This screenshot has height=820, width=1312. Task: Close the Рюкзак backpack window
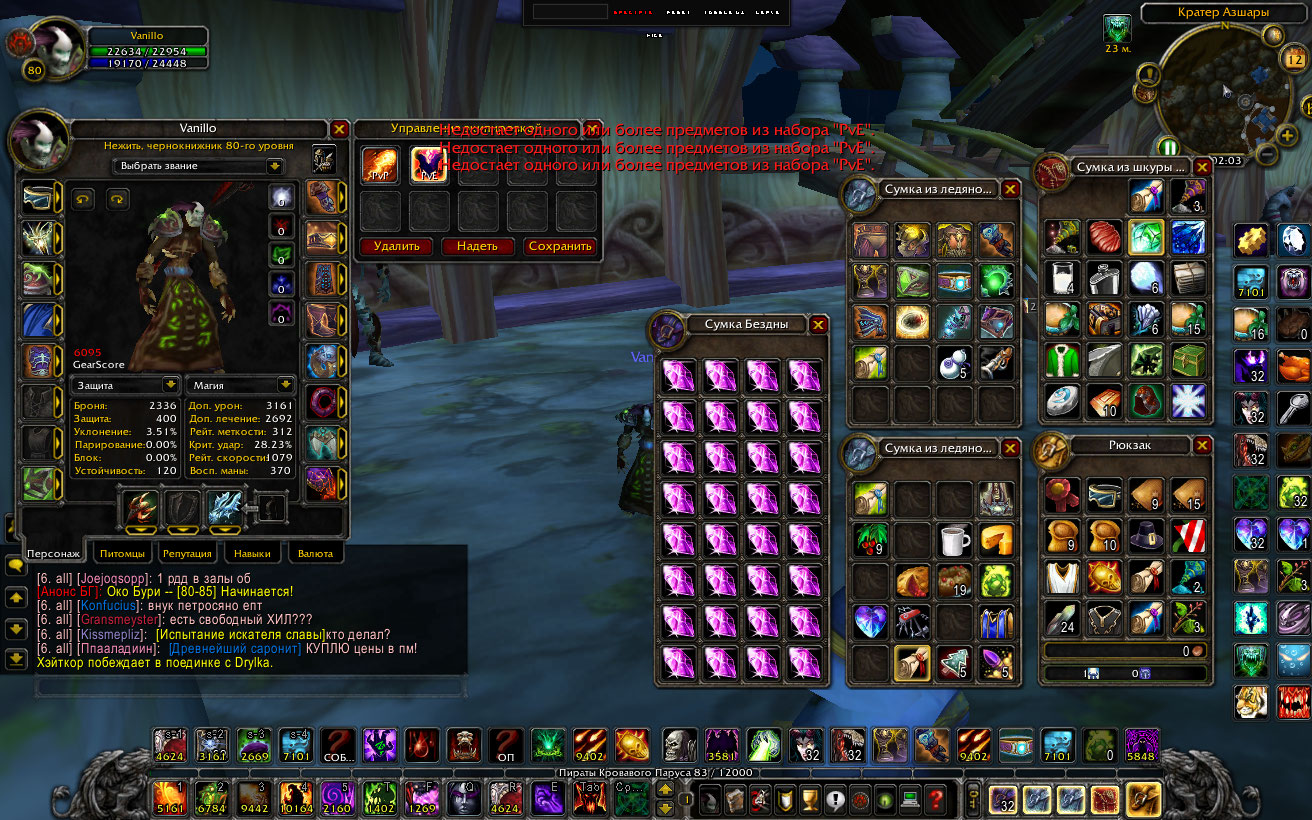click(1202, 446)
